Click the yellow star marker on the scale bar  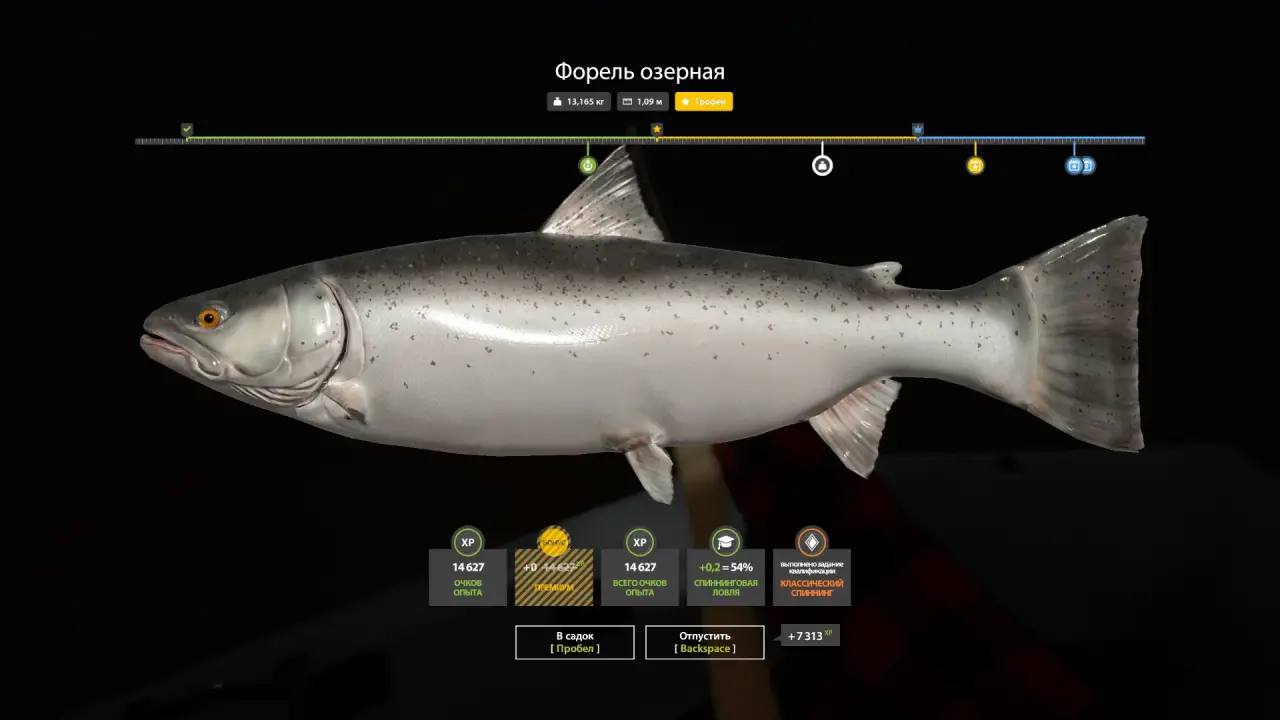click(657, 129)
